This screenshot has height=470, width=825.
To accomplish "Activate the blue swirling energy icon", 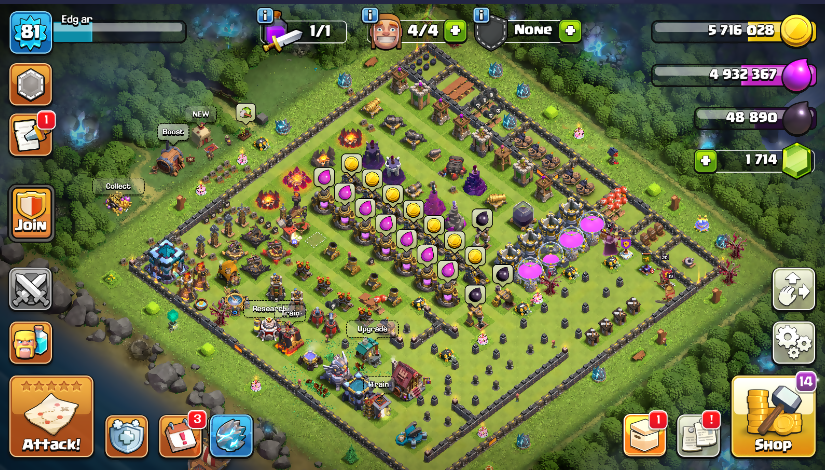I will 231,436.
